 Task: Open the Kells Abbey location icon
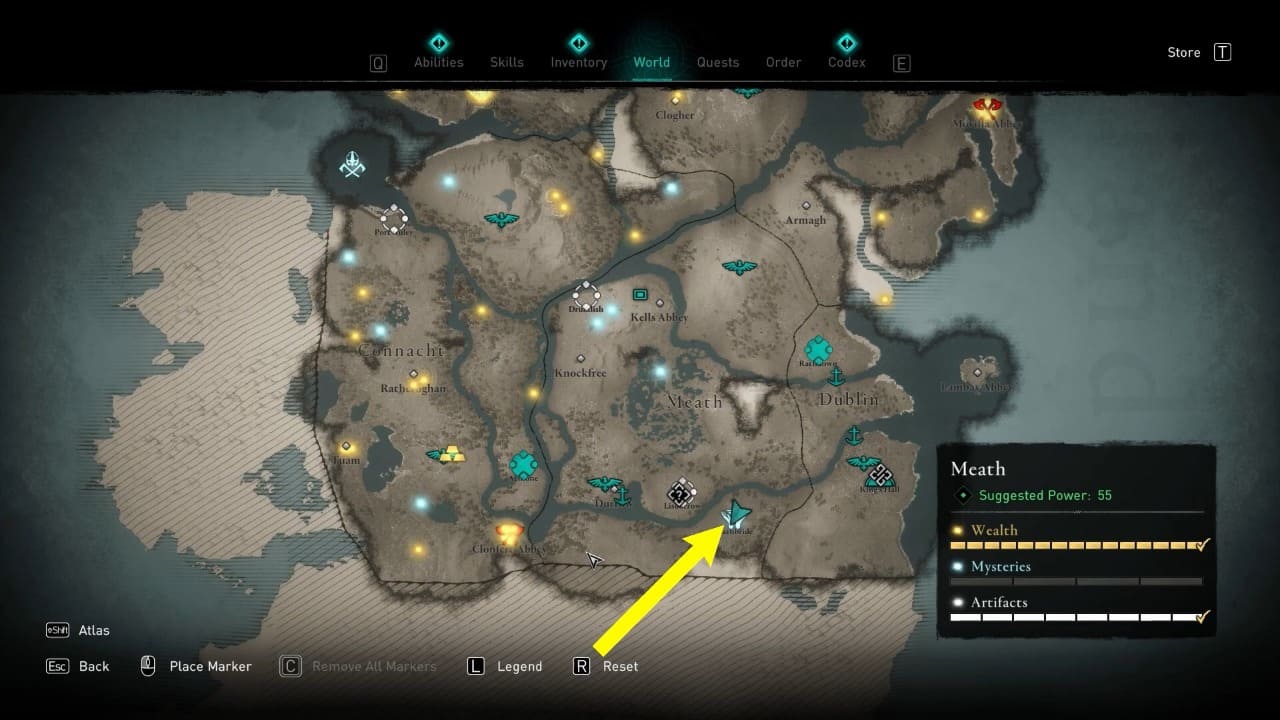(641, 296)
